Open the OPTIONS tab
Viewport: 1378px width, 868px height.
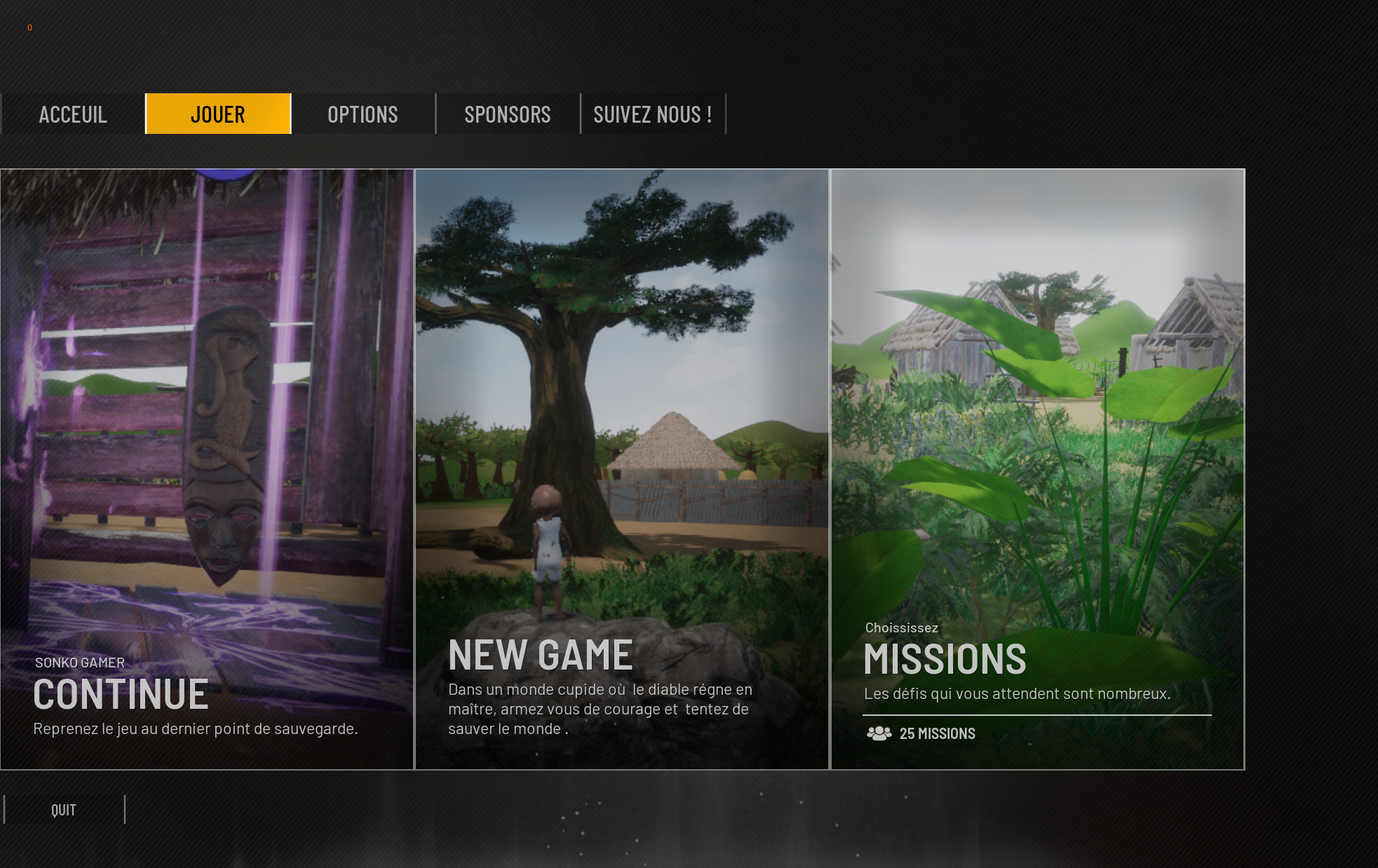363,114
